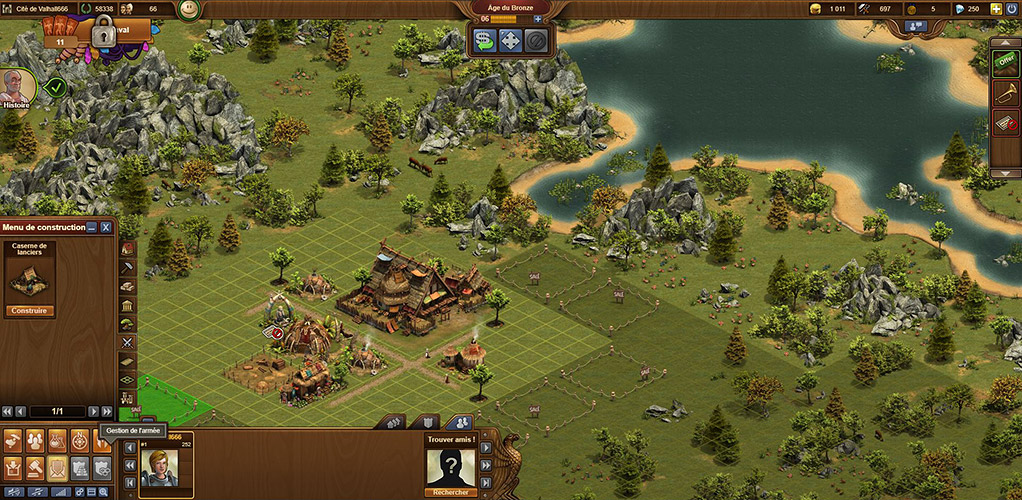Open the green Offer special deal
Viewport: 1022px width, 500px height.
pos(1004,62)
